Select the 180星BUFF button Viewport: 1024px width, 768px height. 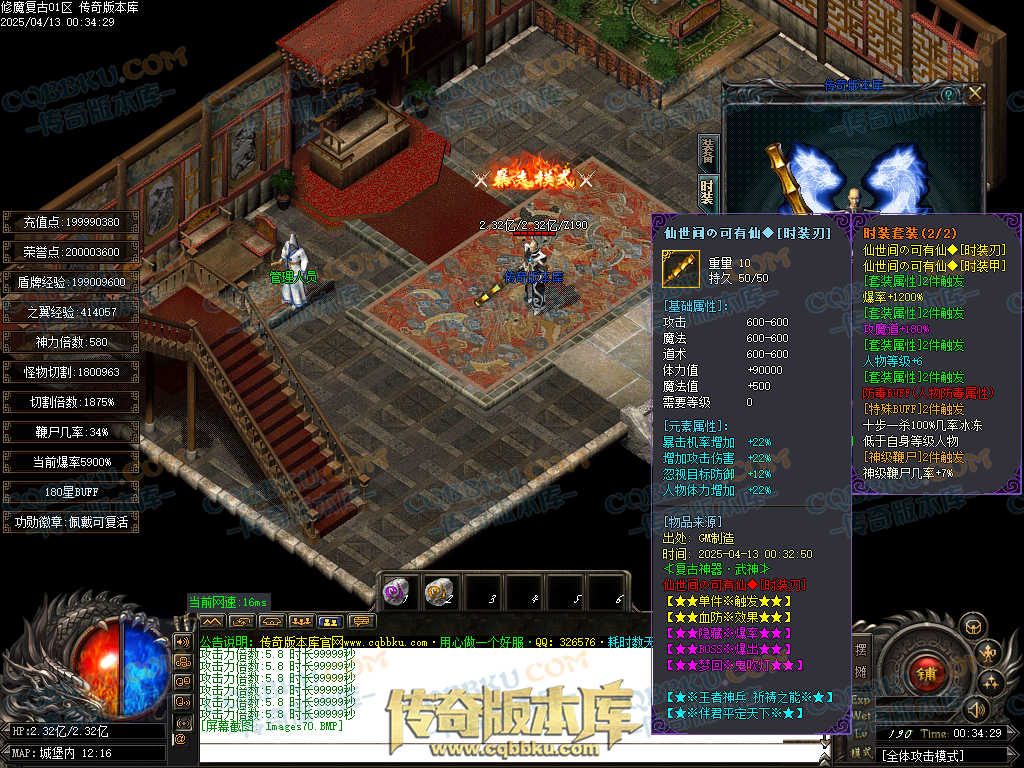70,492
